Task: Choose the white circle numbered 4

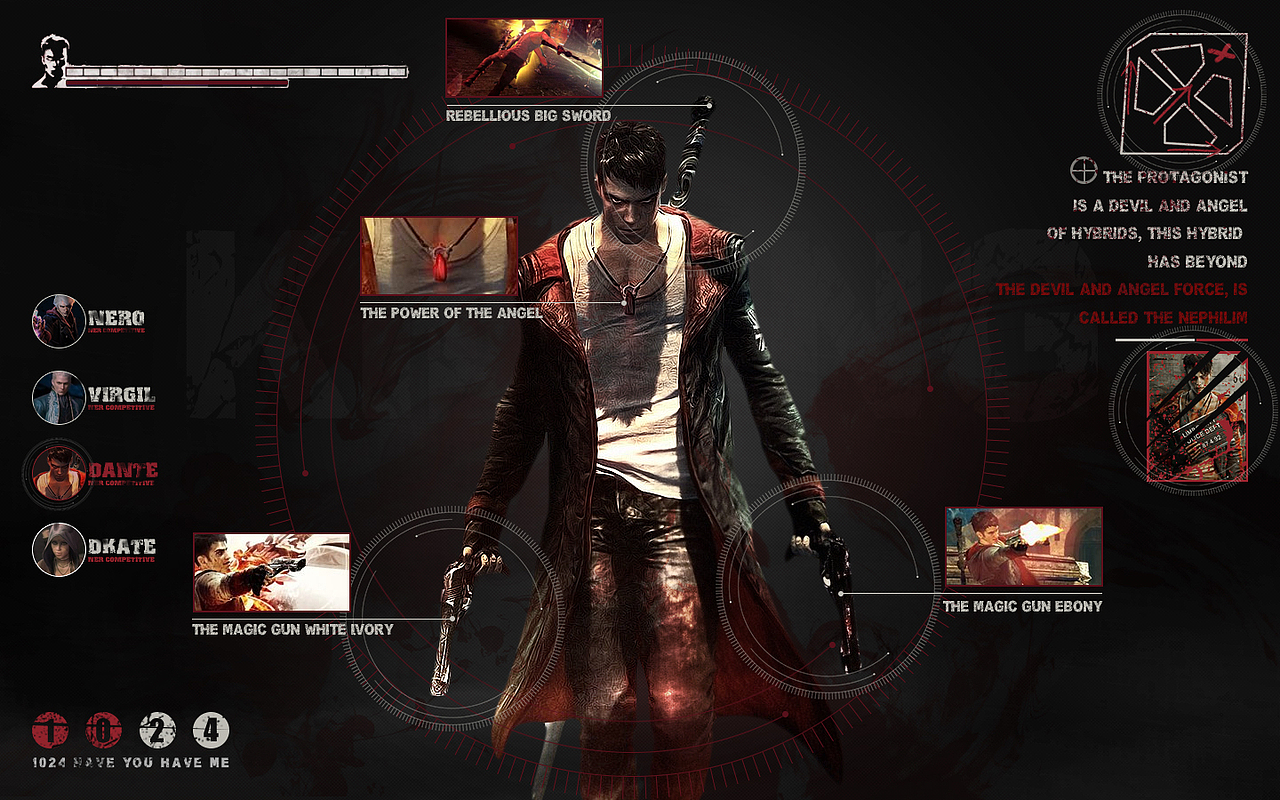Action: point(211,730)
